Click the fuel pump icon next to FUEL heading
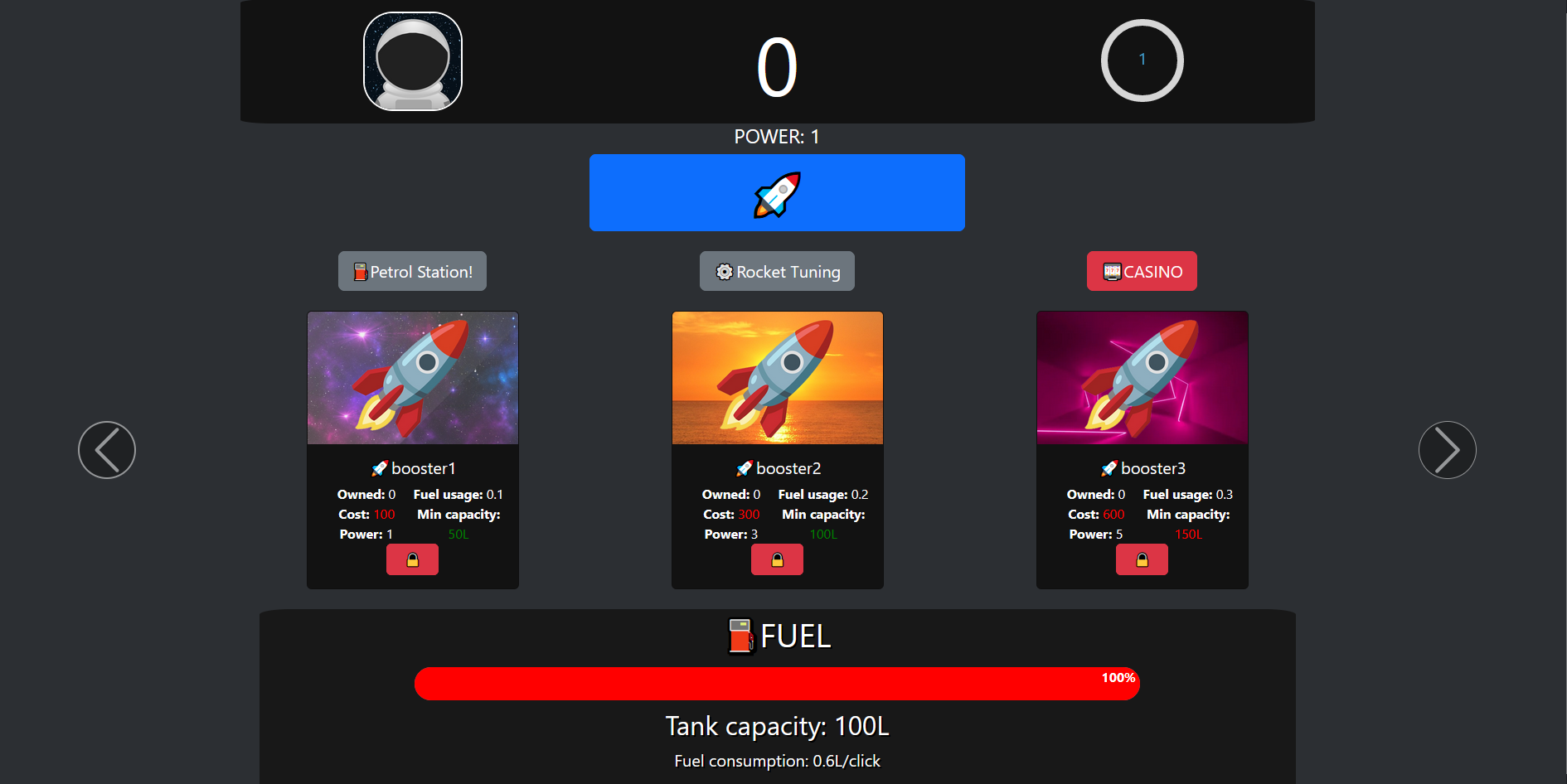Image resolution: width=1567 pixels, height=784 pixels. point(742,636)
